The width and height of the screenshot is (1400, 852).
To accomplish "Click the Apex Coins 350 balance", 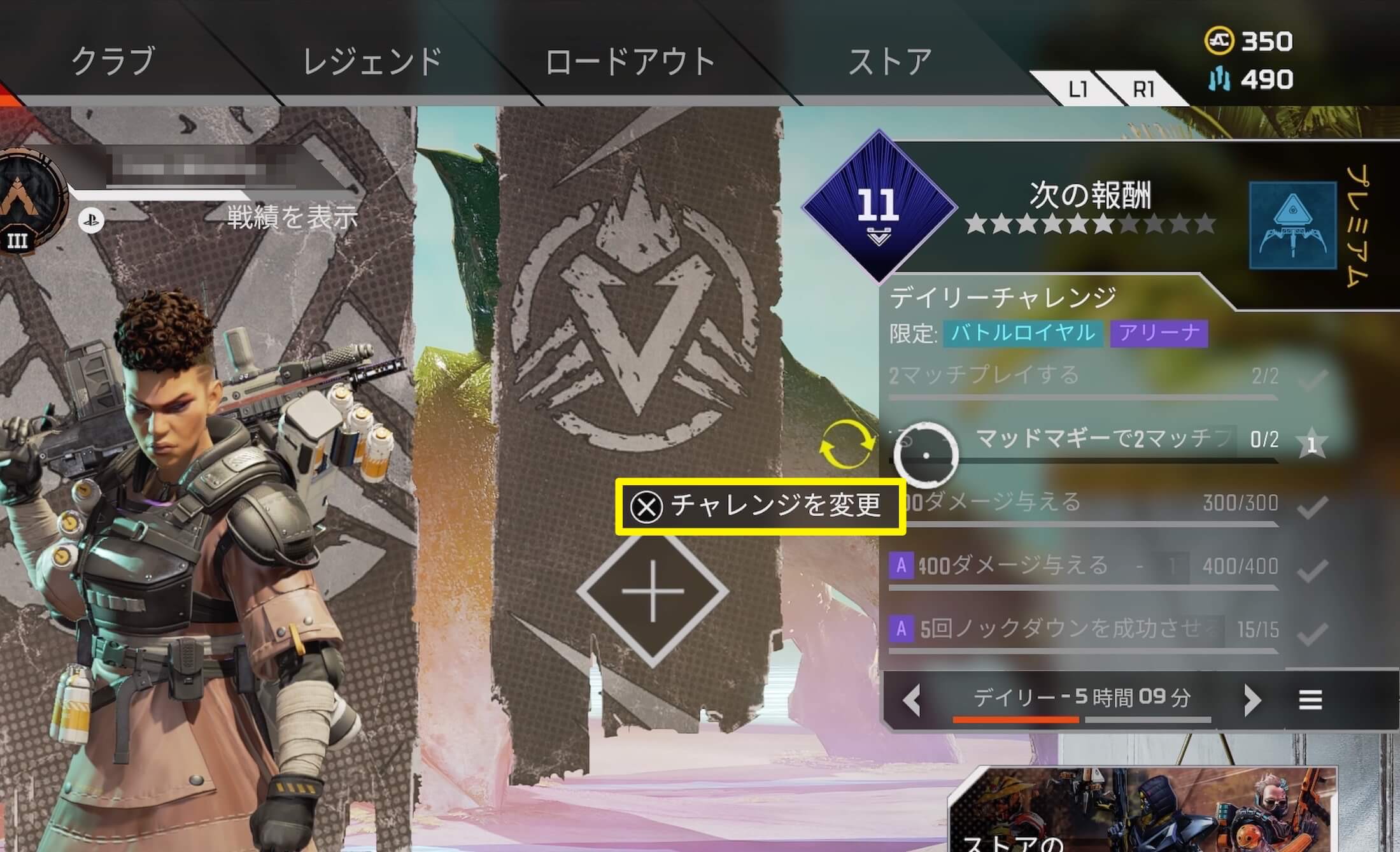I will click(x=1249, y=41).
